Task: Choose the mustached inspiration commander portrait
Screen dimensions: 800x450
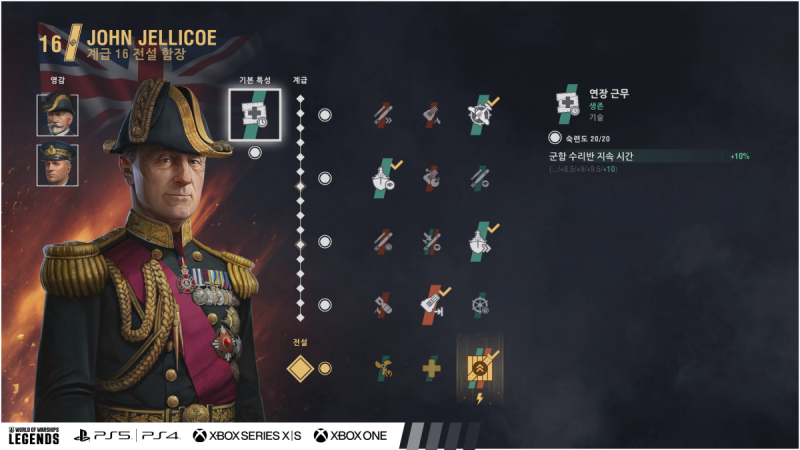Action: point(58,115)
